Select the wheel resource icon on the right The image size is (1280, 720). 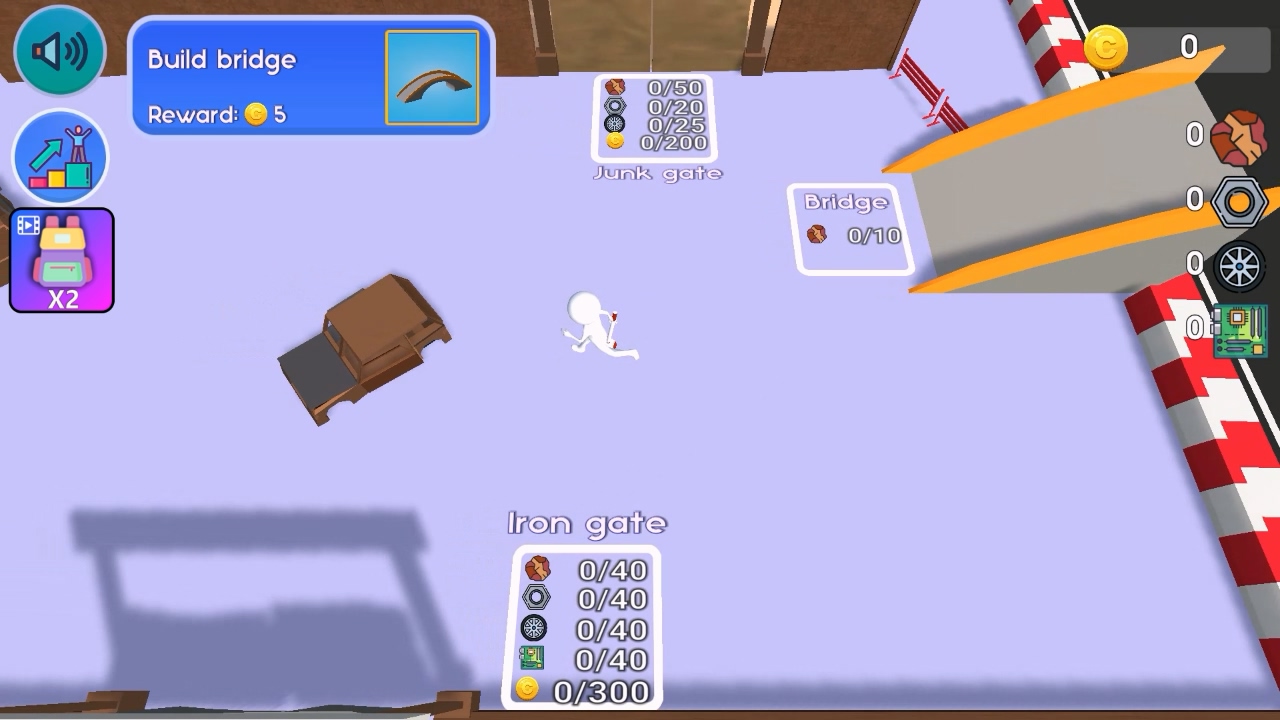(x=1240, y=263)
